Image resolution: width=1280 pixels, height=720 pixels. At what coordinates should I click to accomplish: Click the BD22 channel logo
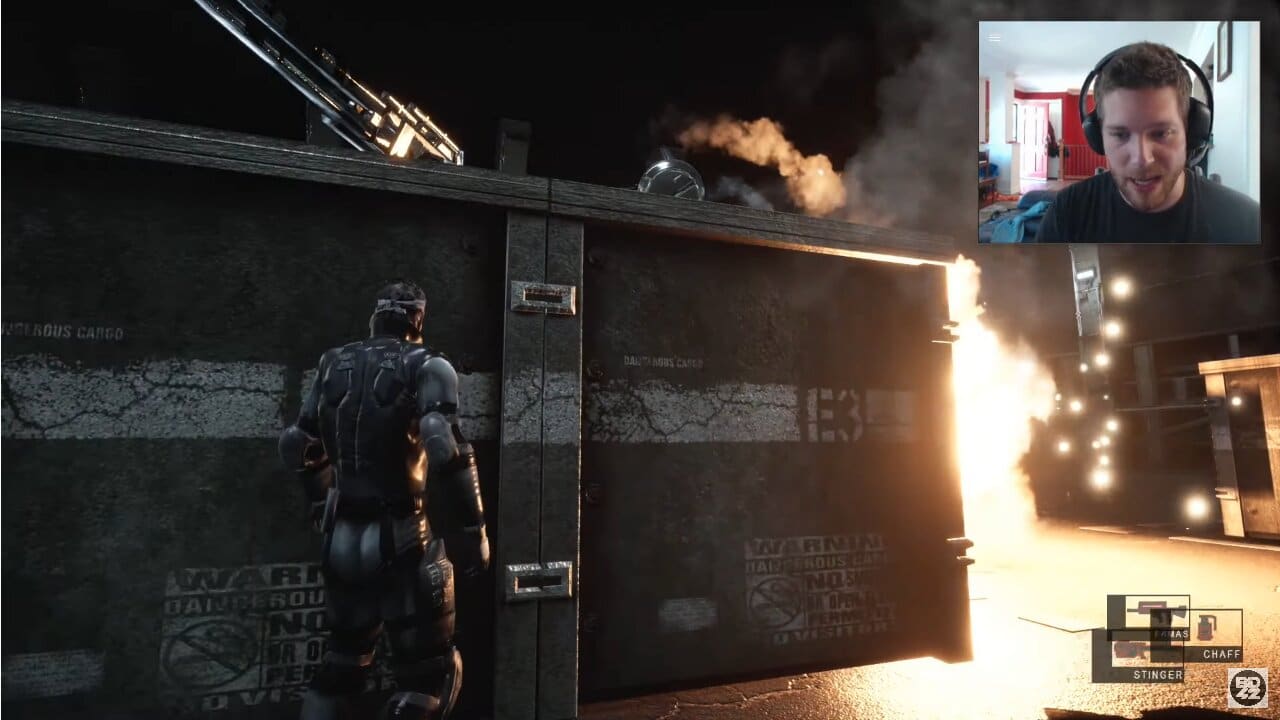1248,688
